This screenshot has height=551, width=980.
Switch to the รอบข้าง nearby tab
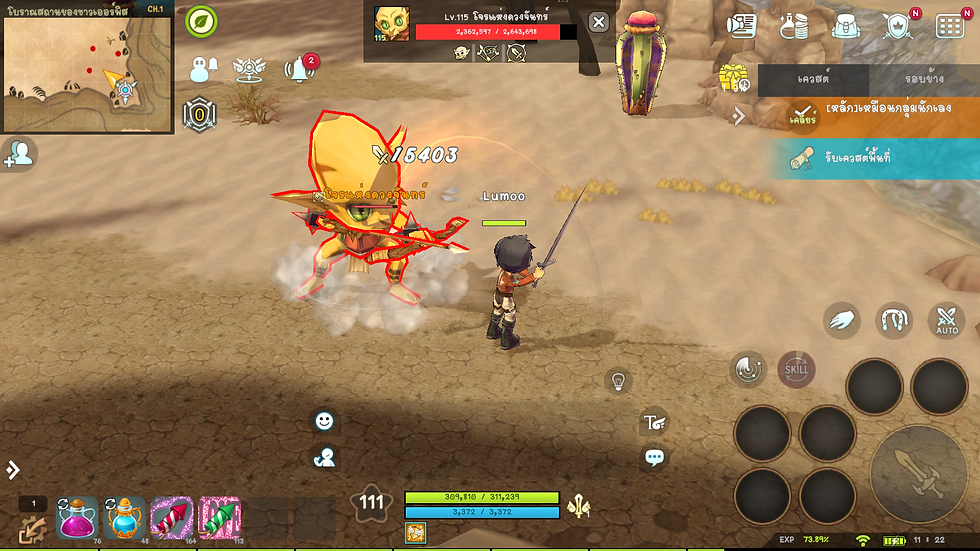pos(924,79)
